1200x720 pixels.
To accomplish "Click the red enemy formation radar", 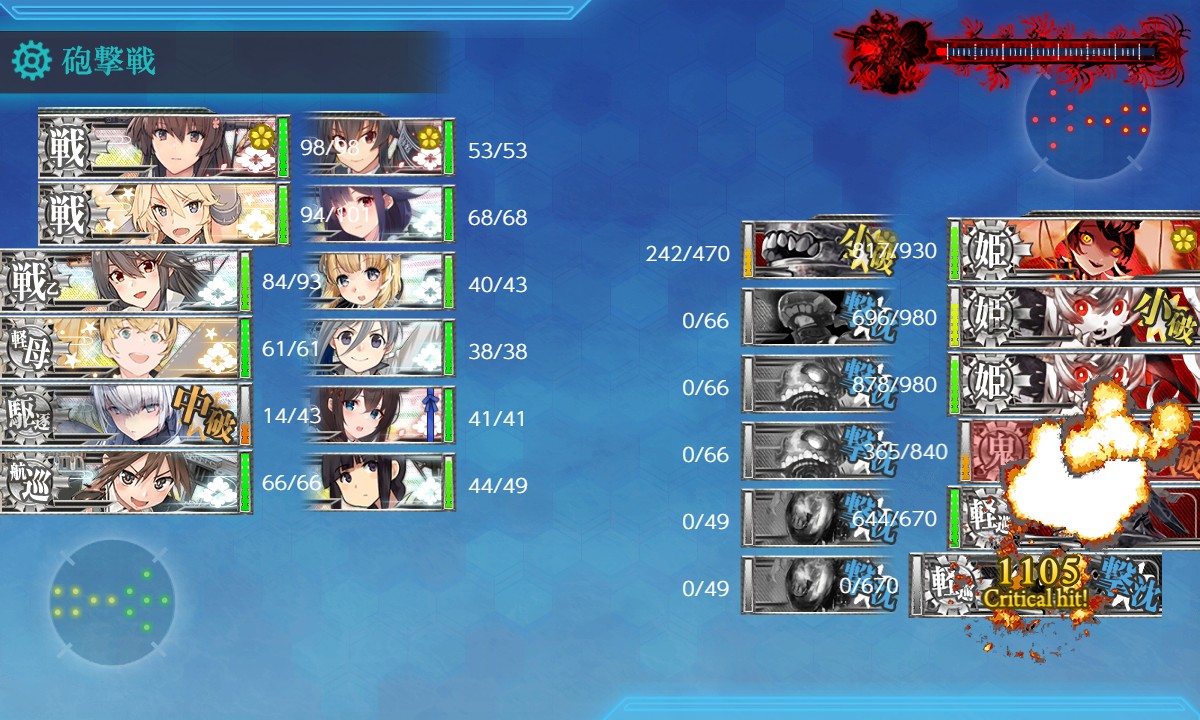I will [x=1088, y=120].
